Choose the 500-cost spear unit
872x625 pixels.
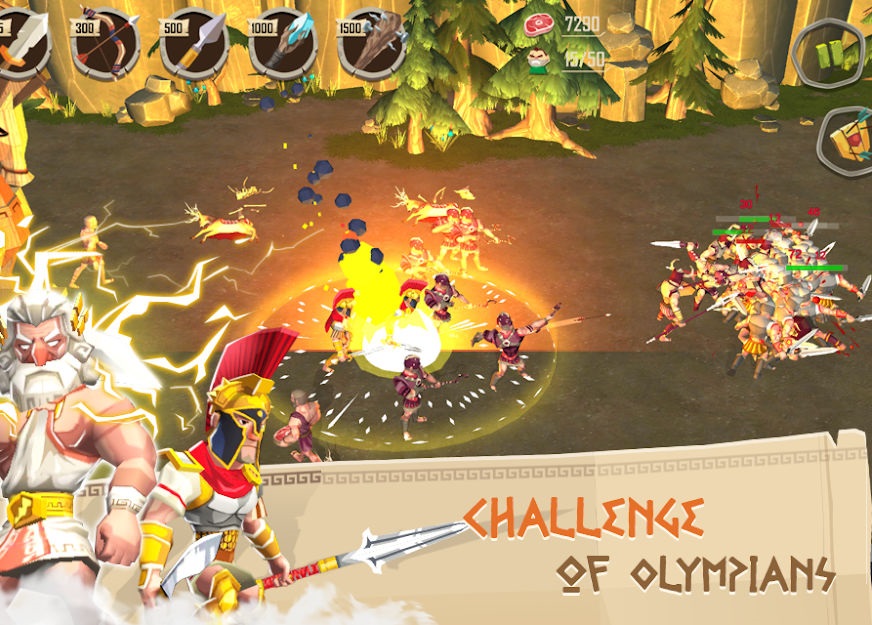(194, 45)
